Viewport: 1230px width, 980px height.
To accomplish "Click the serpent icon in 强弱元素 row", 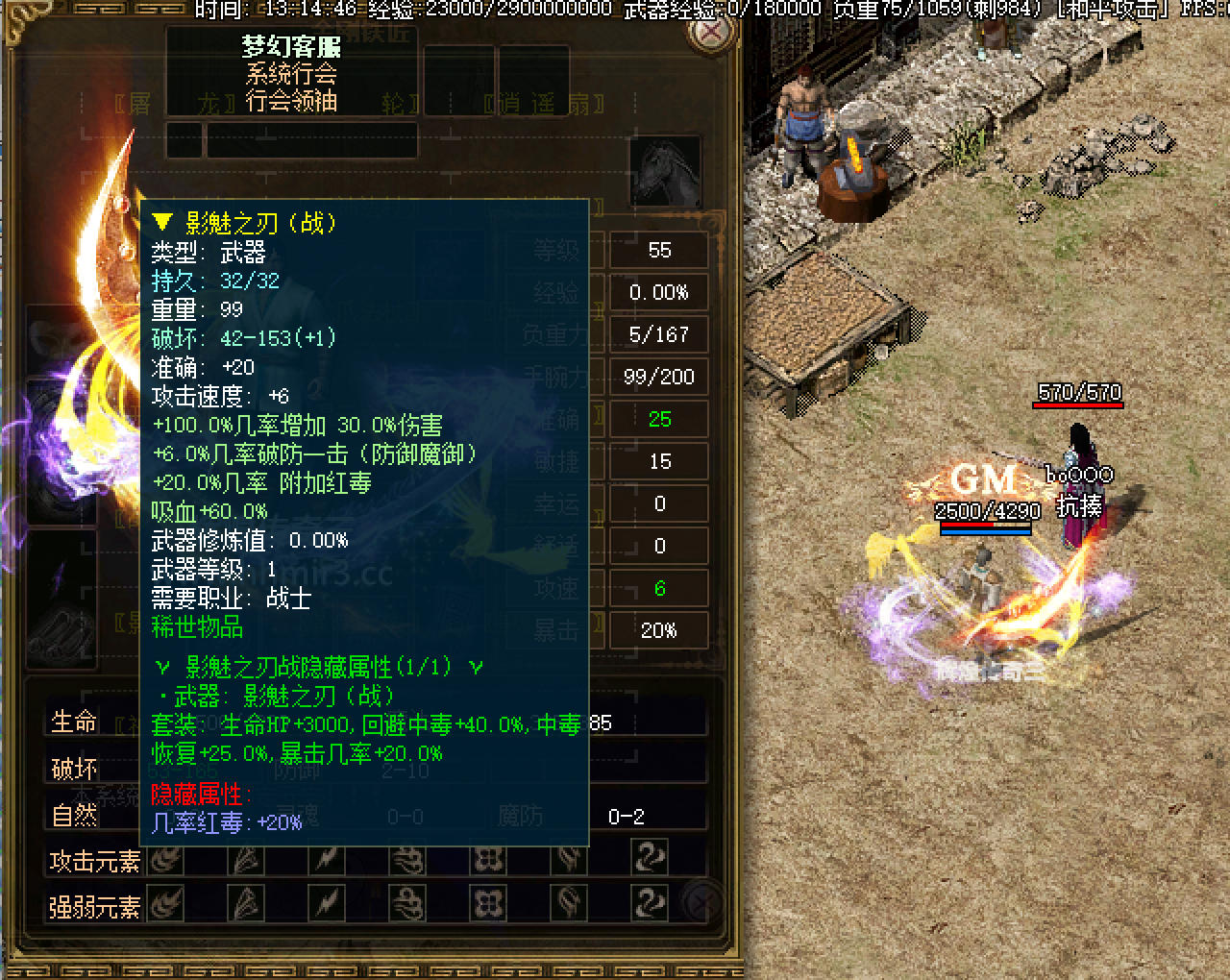I will click(650, 903).
